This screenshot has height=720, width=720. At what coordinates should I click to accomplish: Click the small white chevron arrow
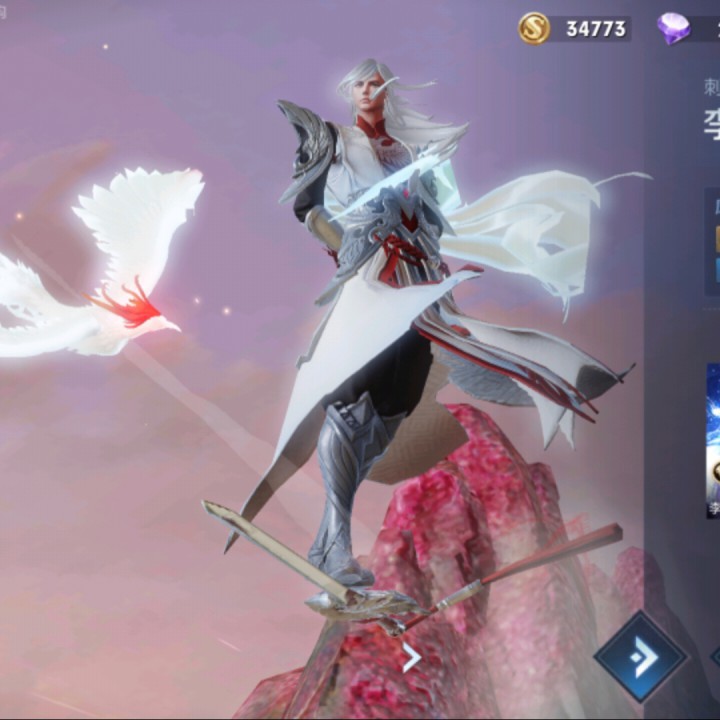coord(410,657)
